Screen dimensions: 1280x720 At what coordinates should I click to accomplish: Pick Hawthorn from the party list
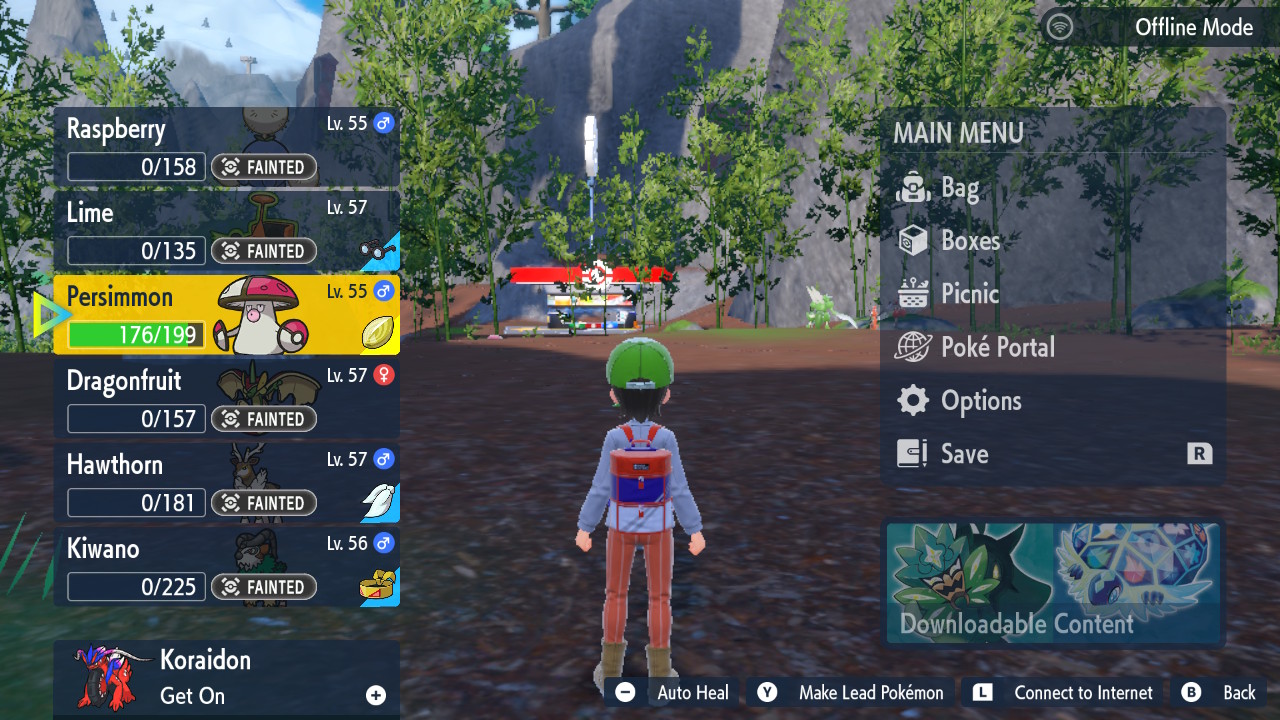226,483
